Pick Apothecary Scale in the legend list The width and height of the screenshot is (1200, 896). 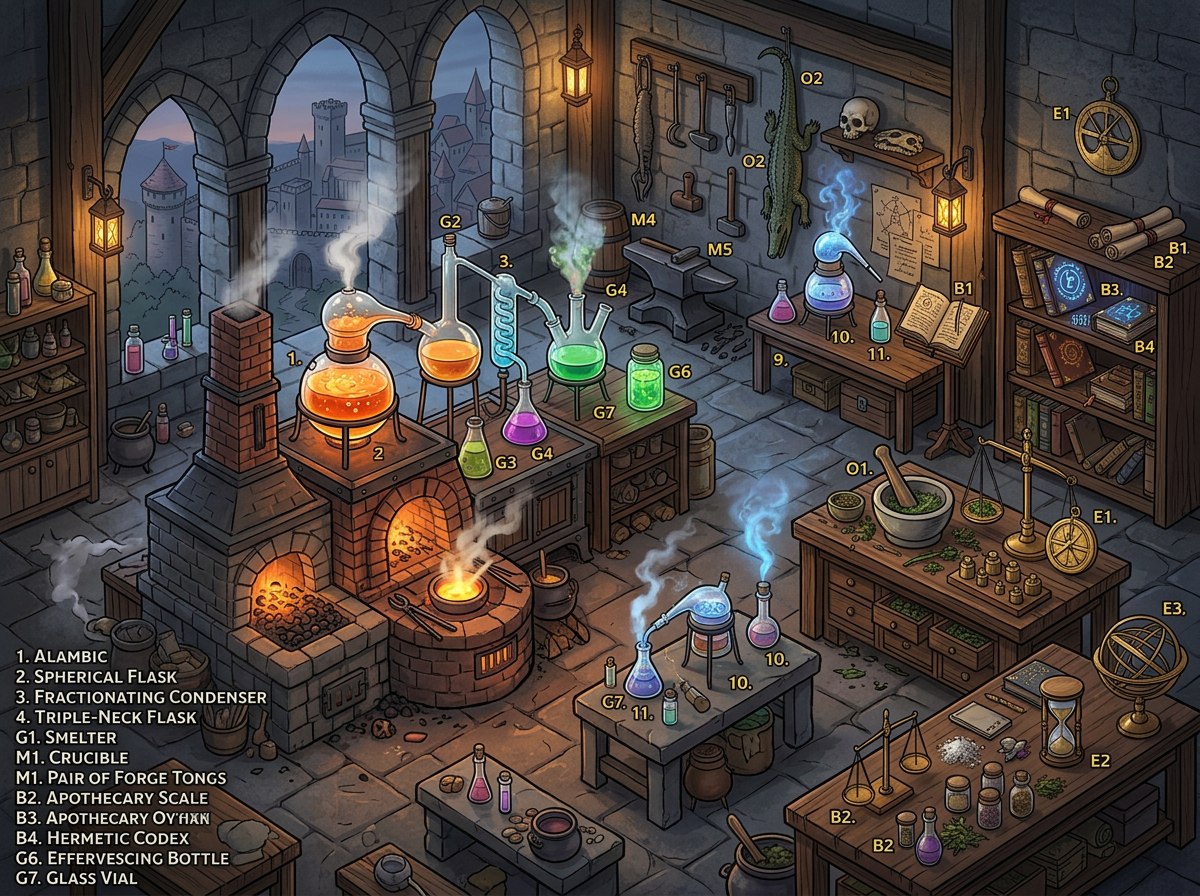112,797
